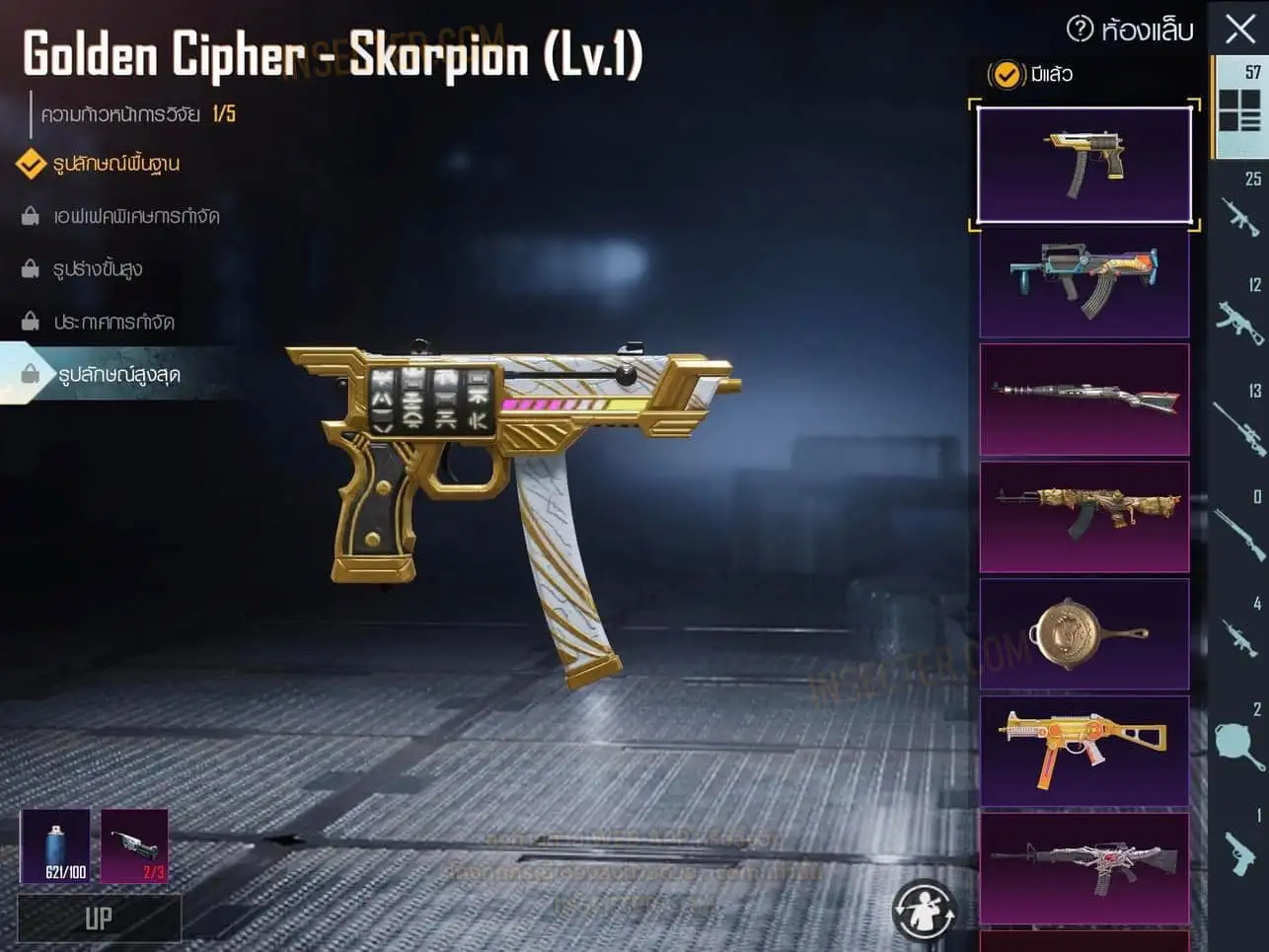Select the locked รูปลักษณ์สูงสุด final form
The width and height of the screenshot is (1269, 952).
coord(118,374)
